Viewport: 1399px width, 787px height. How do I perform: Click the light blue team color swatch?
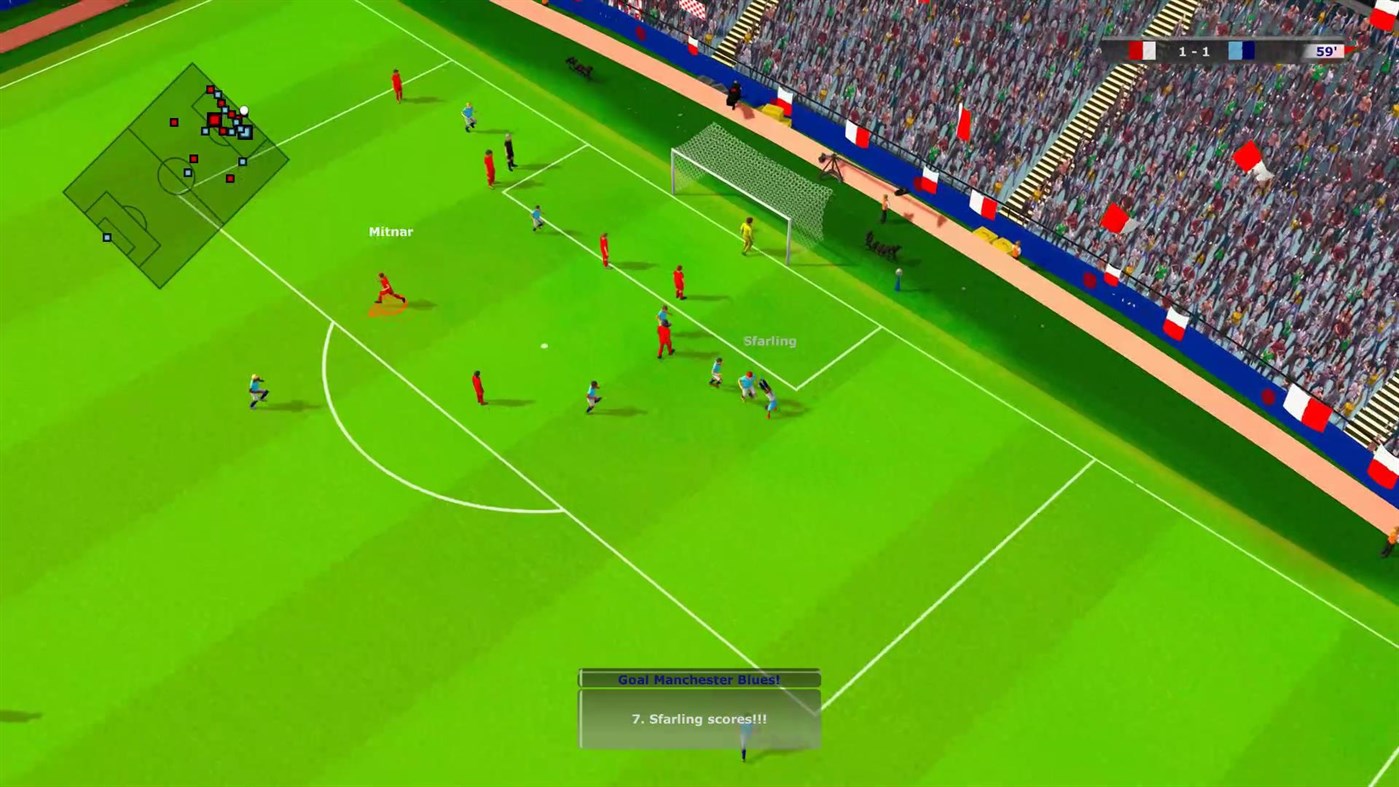point(1234,48)
